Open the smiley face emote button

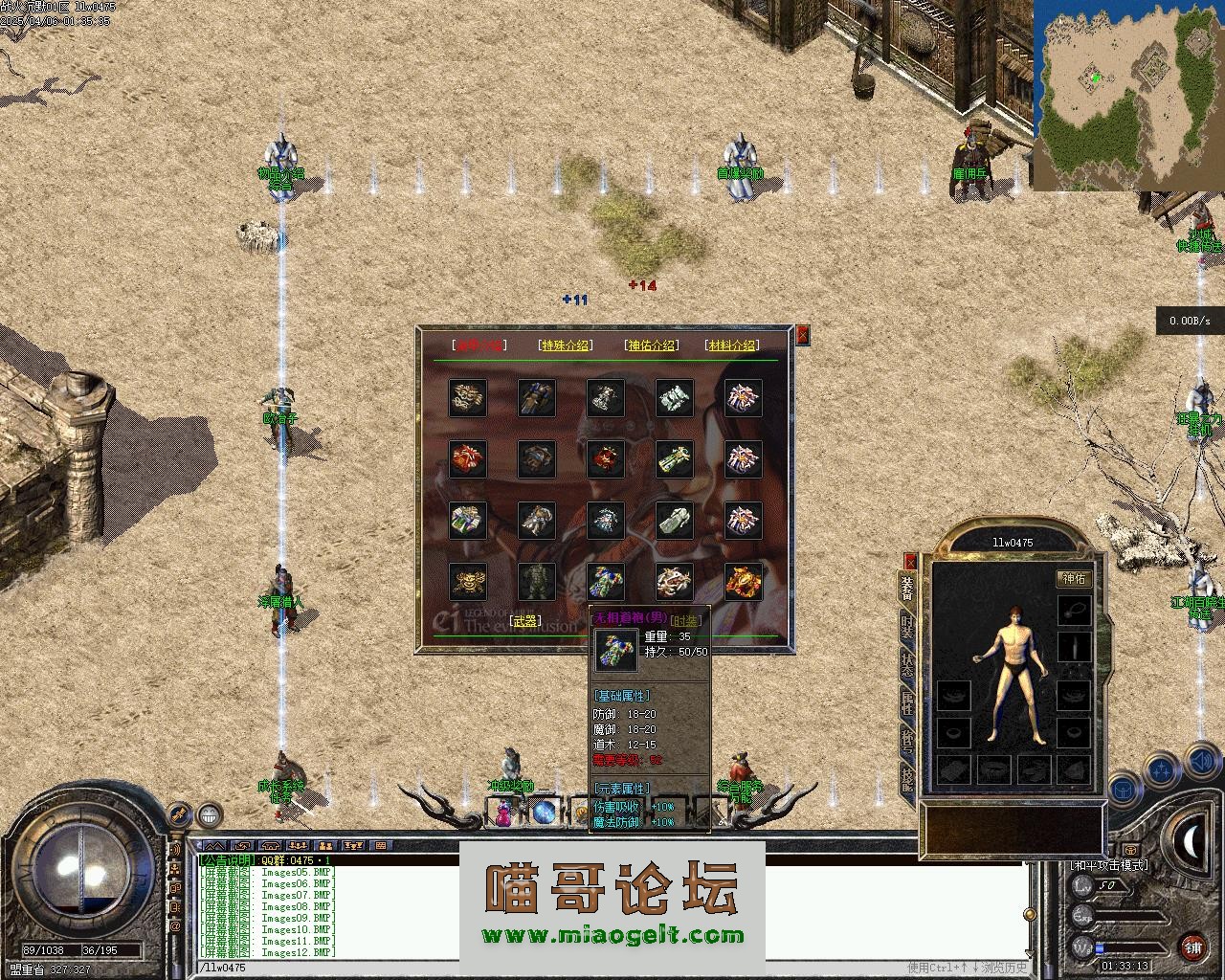coord(209,815)
